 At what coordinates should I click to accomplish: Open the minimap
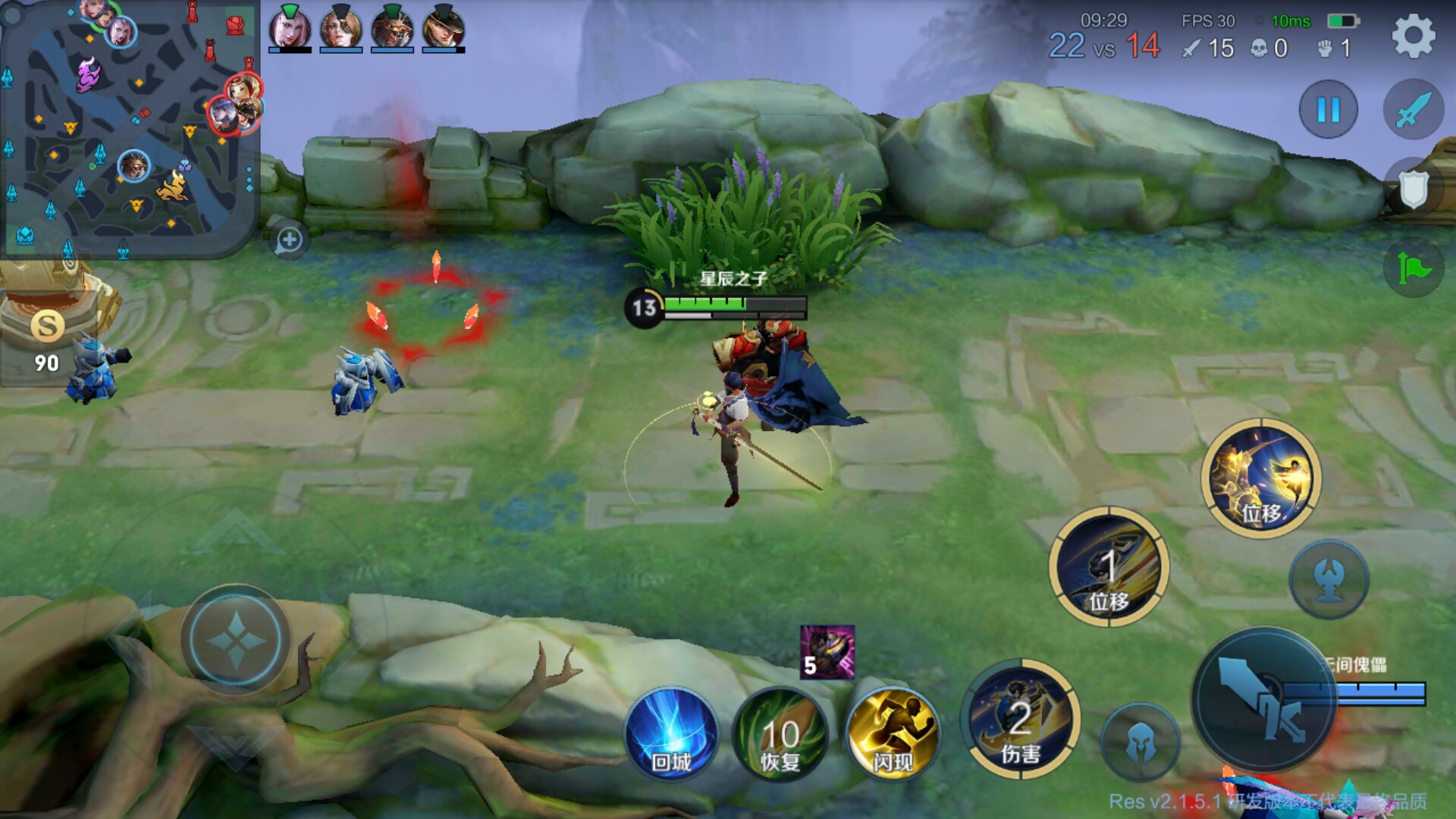(129, 129)
